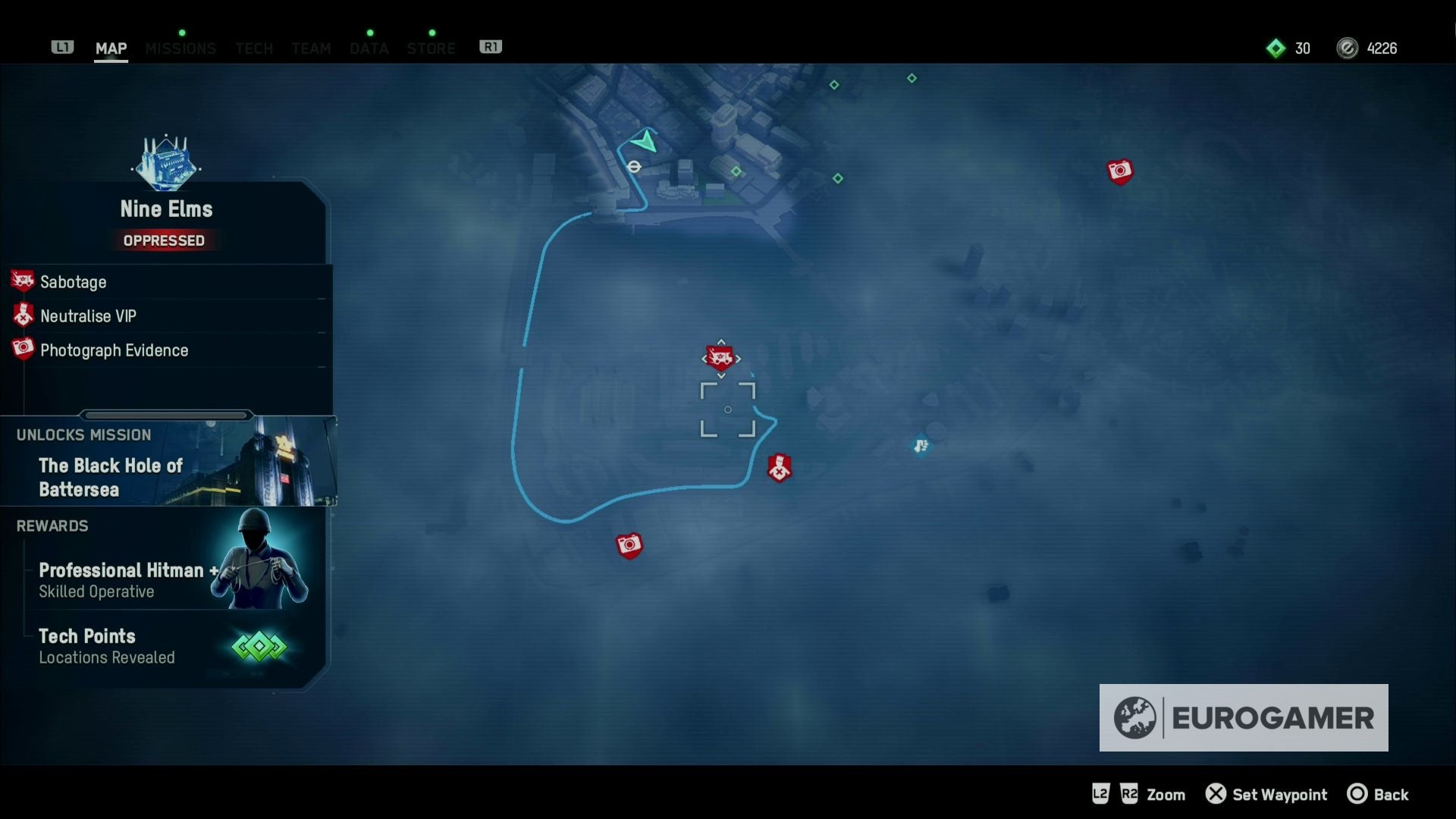Switch to the MISSIONS tab

180,47
